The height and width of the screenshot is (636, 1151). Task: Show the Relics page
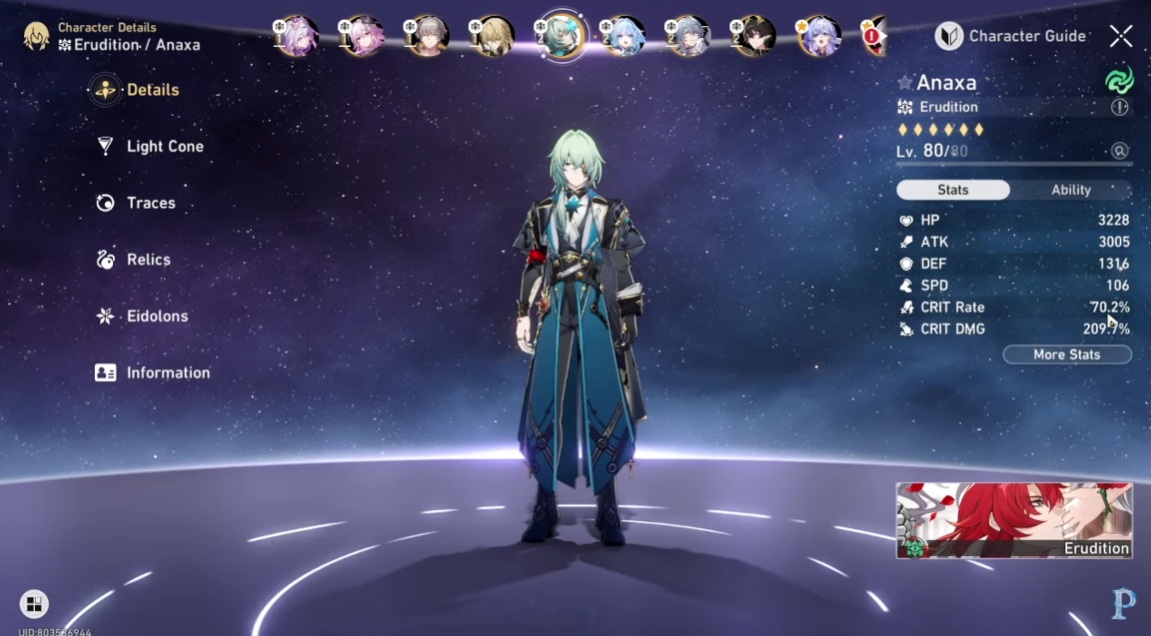(148, 260)
